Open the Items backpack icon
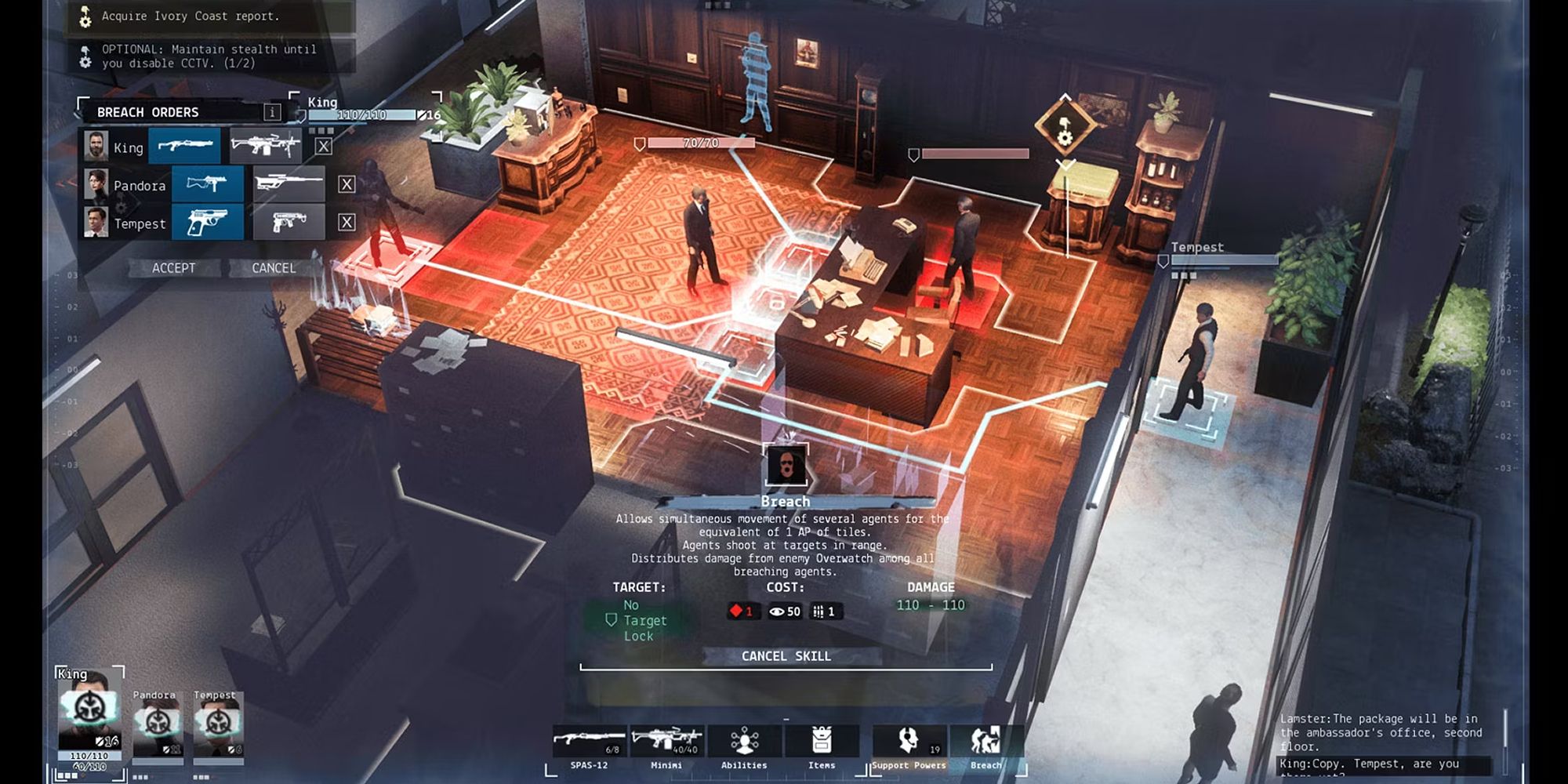 click(x=822, y=741)
